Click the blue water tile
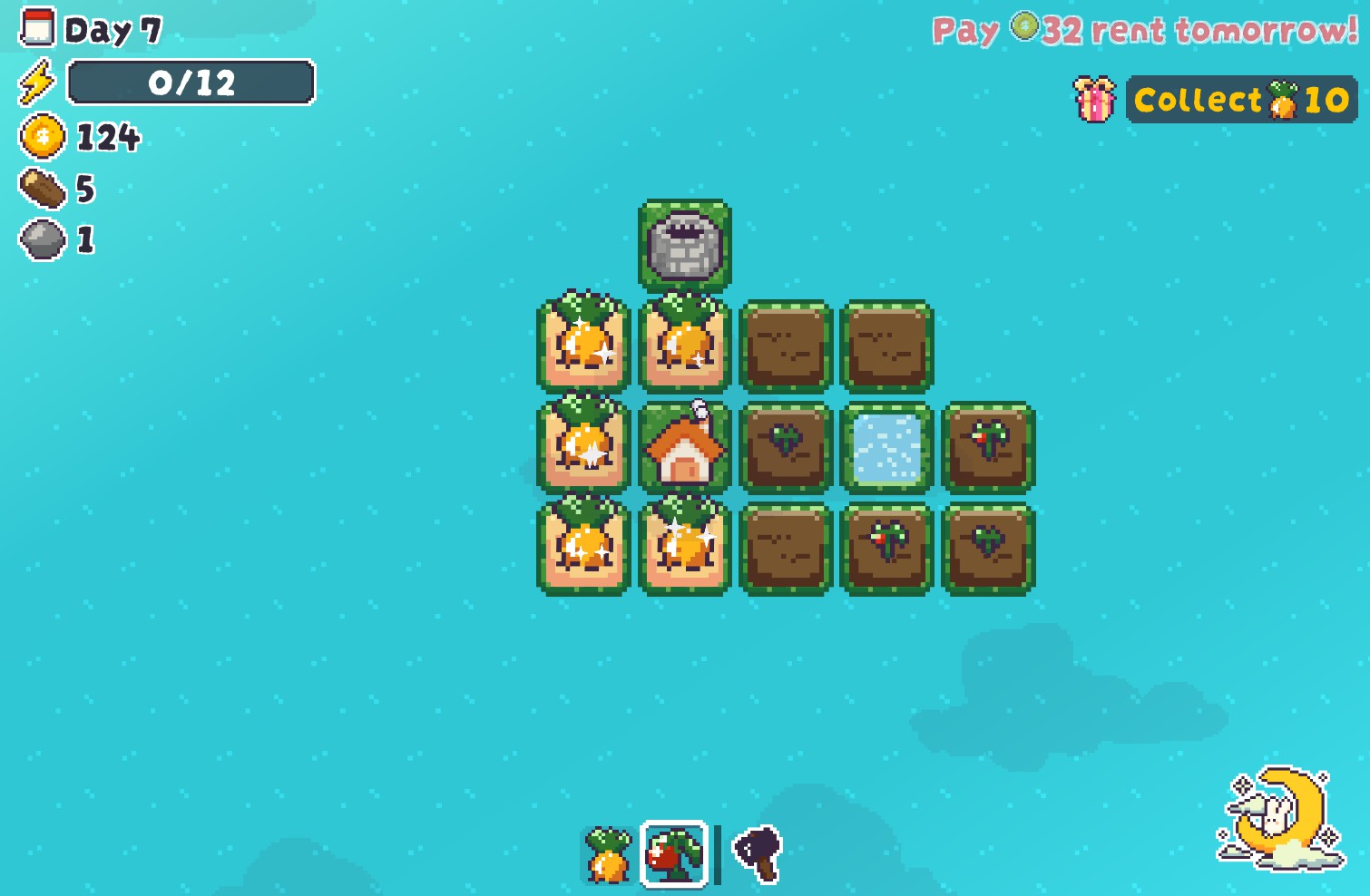Viewport: 1370px width, 896px height. (886, 447)
